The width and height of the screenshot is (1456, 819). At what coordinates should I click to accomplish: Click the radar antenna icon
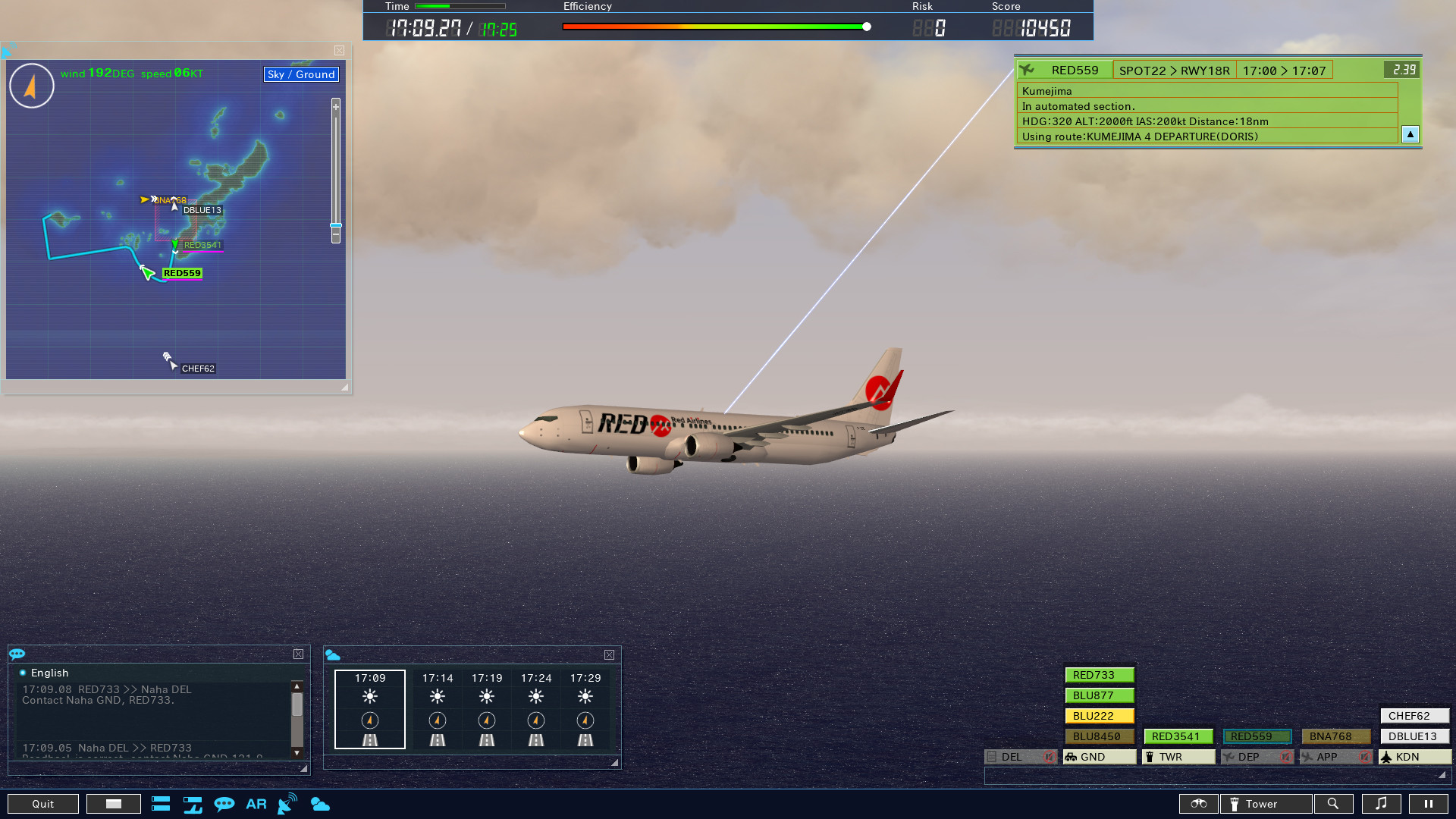pos(287,804)
